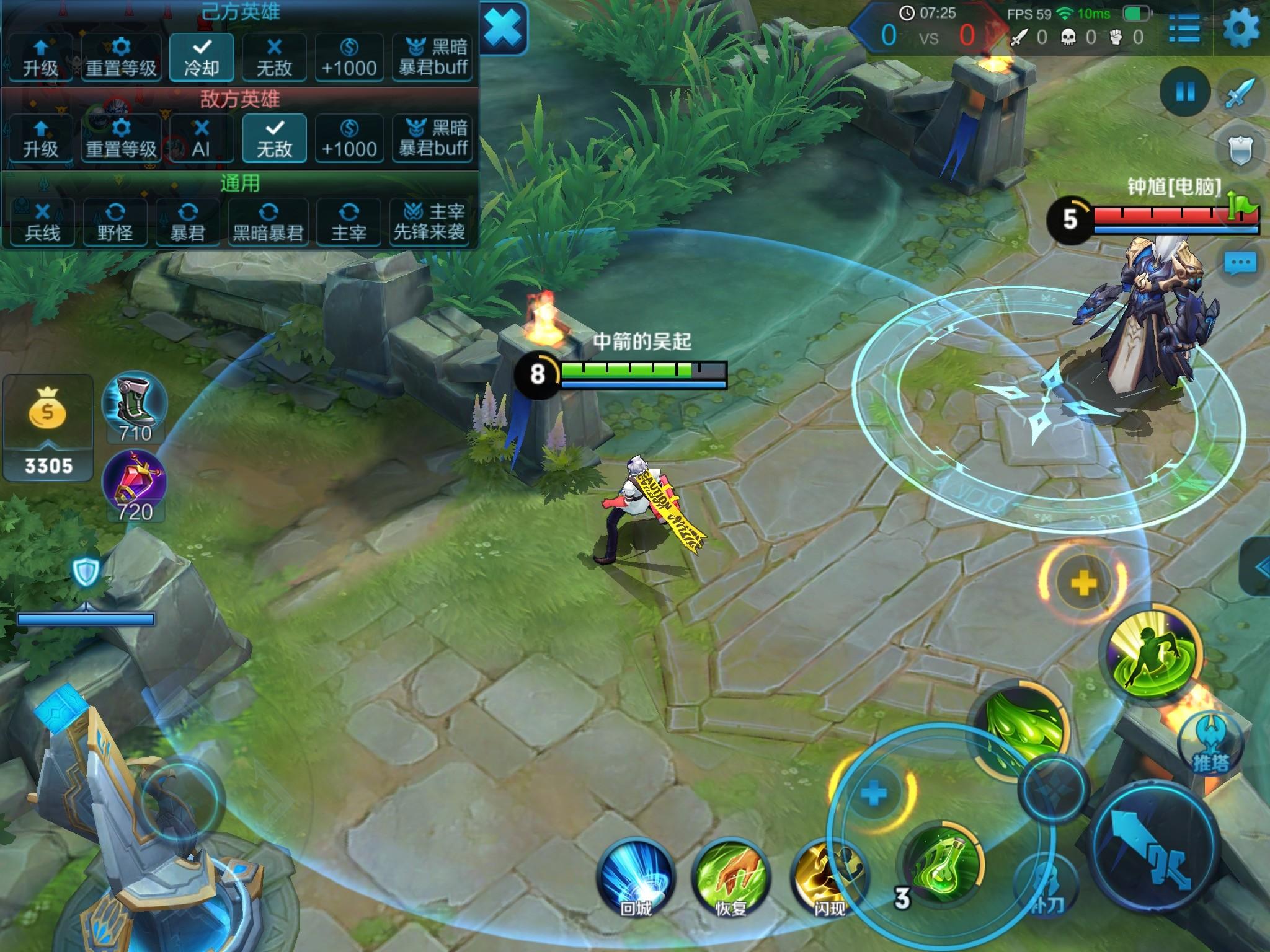The image size is (1270, 952).
Task: Toggle enemy AI option
Action: (202, 138)
